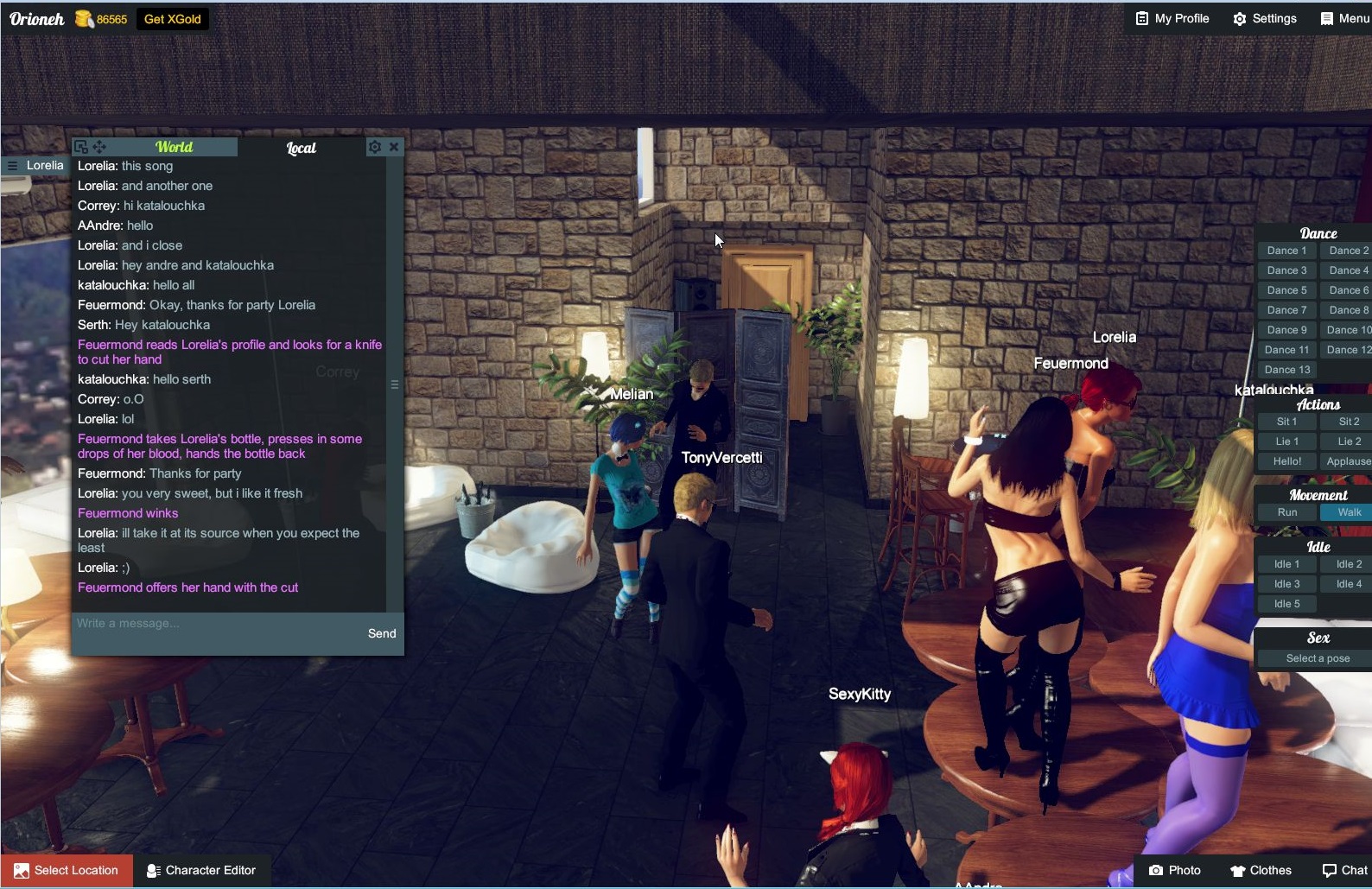Screen dimensions: 1372x889
Task: Open Settings from the top bar
Action: pyautogui.click(x=1265, y=18)
